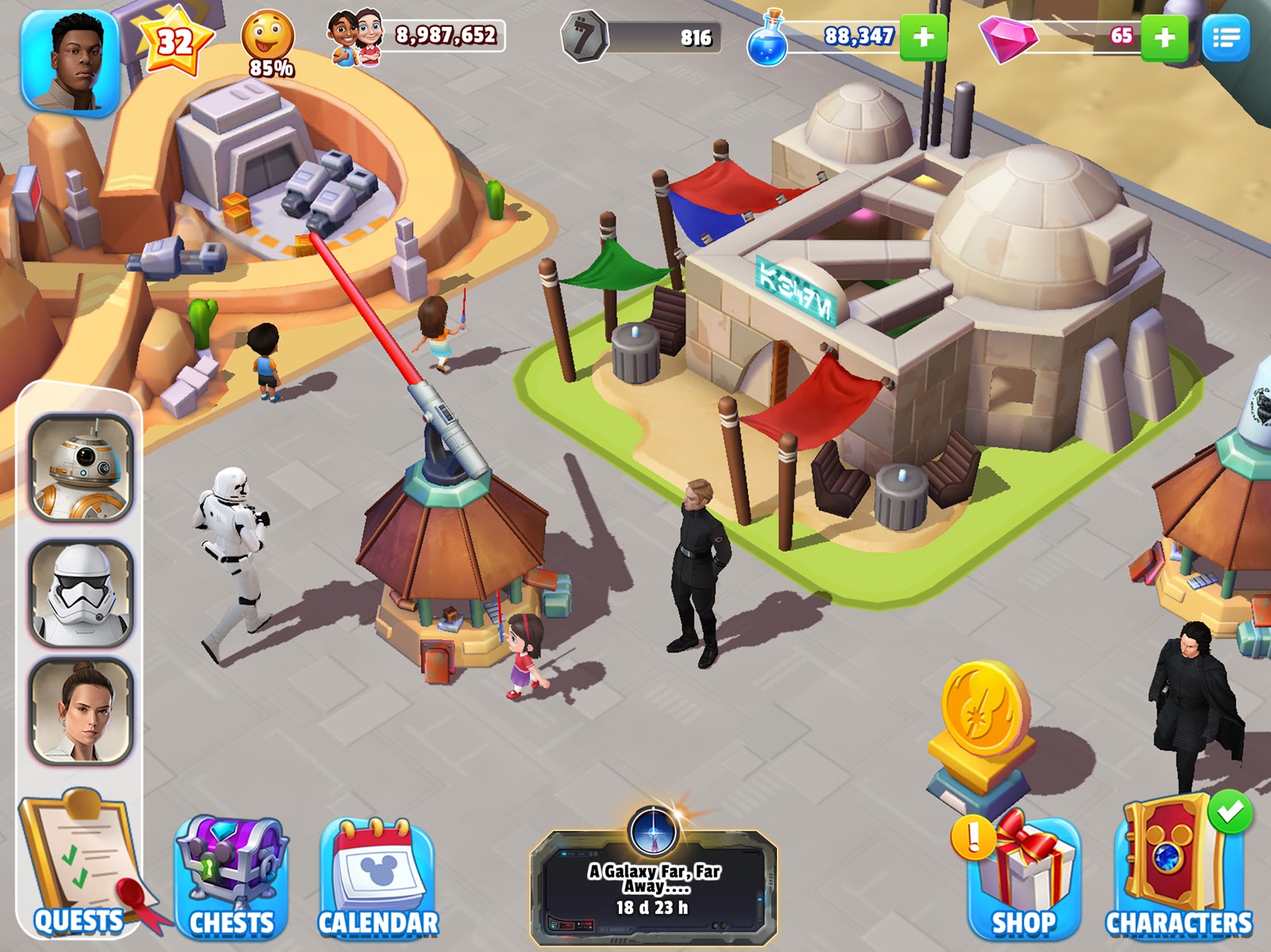Open the Calendar
Screen dimensions: 1271x952
[377, 877]
